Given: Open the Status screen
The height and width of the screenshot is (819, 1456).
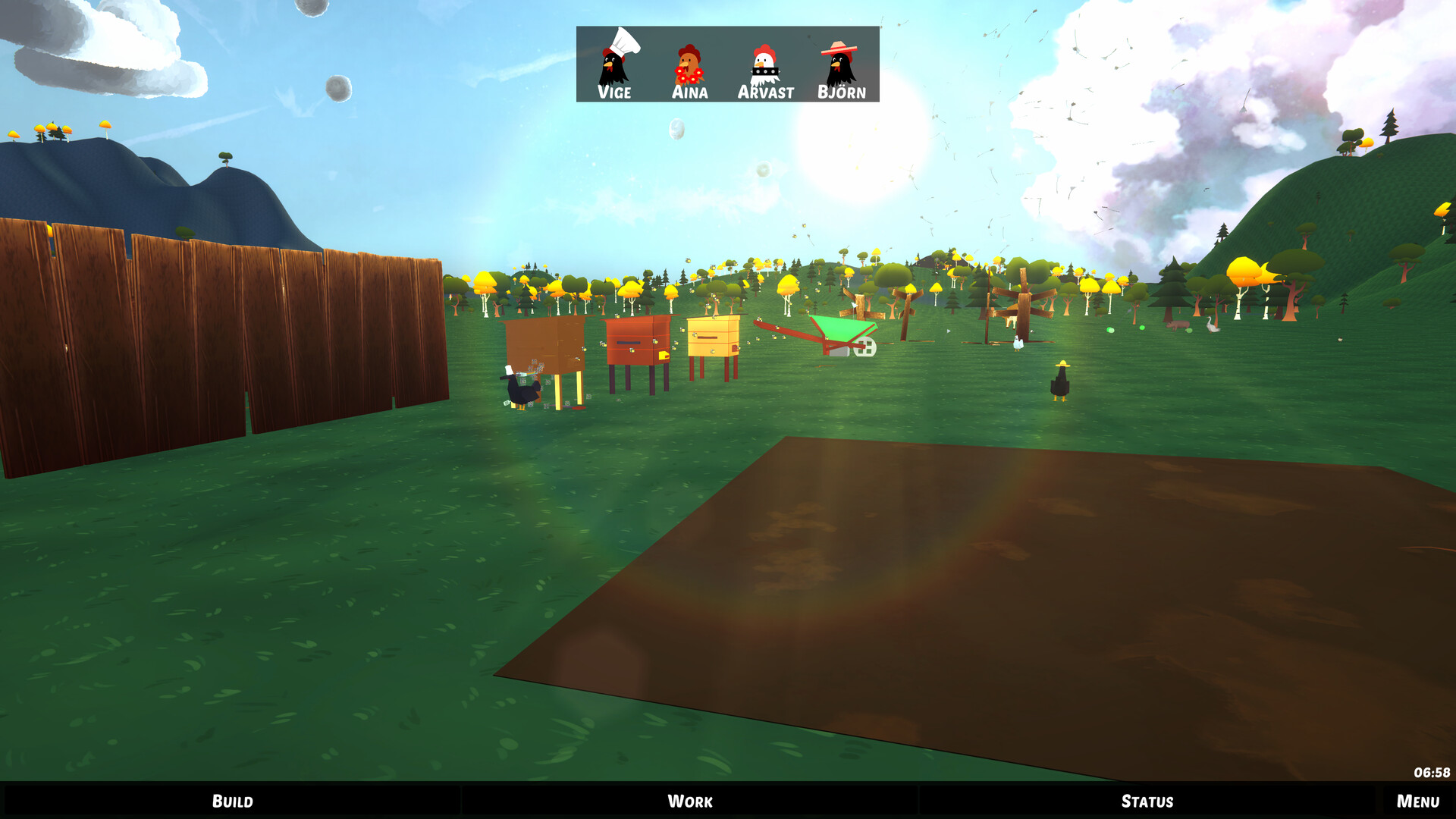Looking at the screenshot, I should [1146, 801].
